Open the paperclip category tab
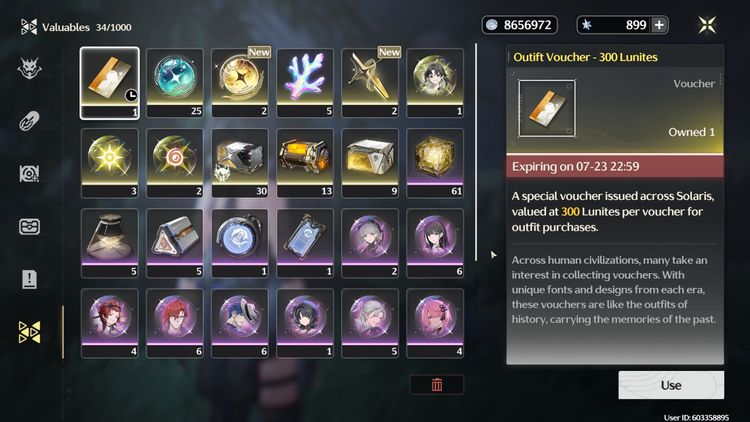 pyautogui.click(x=29, y=121)
